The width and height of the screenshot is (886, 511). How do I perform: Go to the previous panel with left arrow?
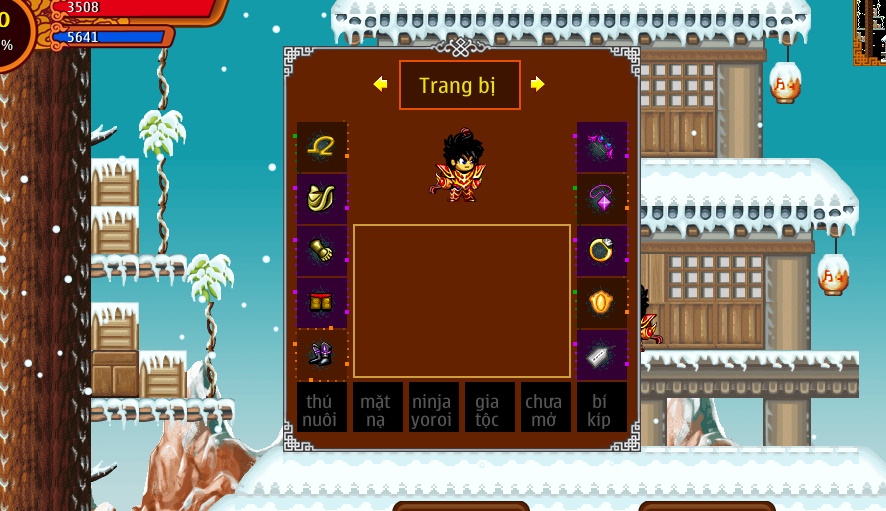coord(380,85)
